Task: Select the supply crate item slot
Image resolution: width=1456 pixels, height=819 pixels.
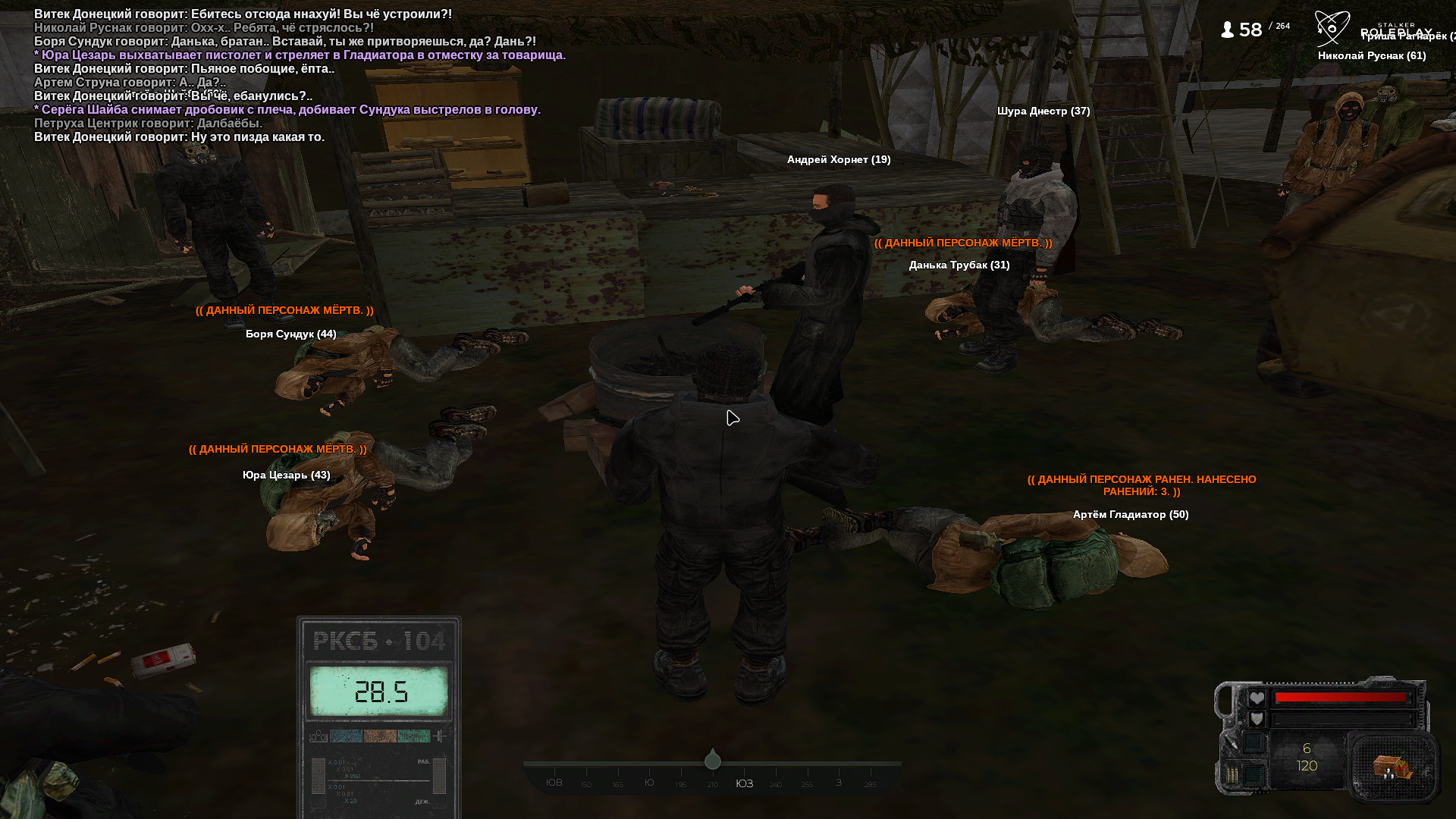Action: click(1393, 767)
